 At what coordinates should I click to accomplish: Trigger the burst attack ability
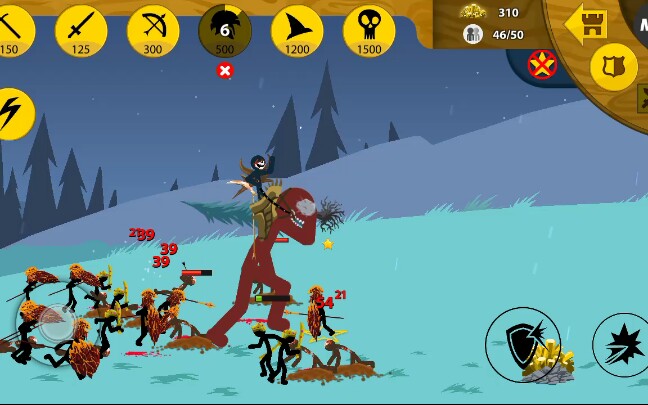pos(624,344)
